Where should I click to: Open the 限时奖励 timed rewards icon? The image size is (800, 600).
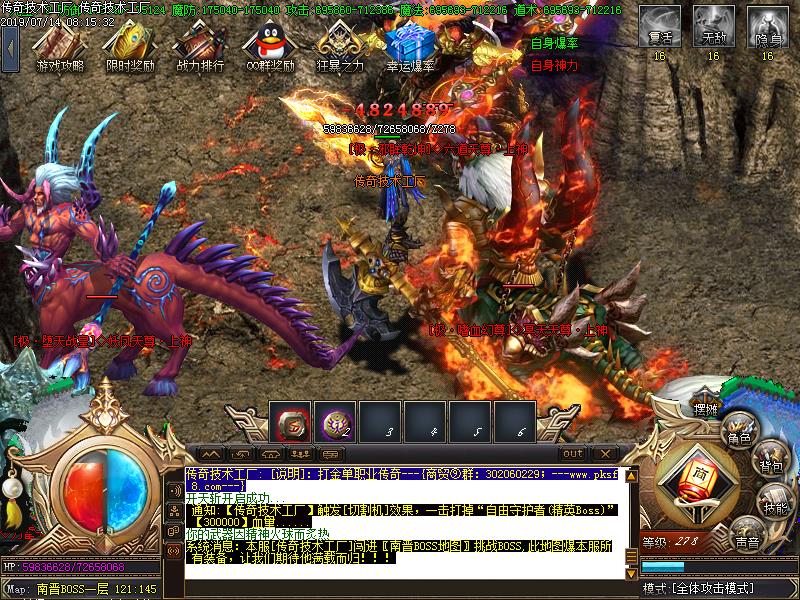pyautogui.click(x=131, y=44)
